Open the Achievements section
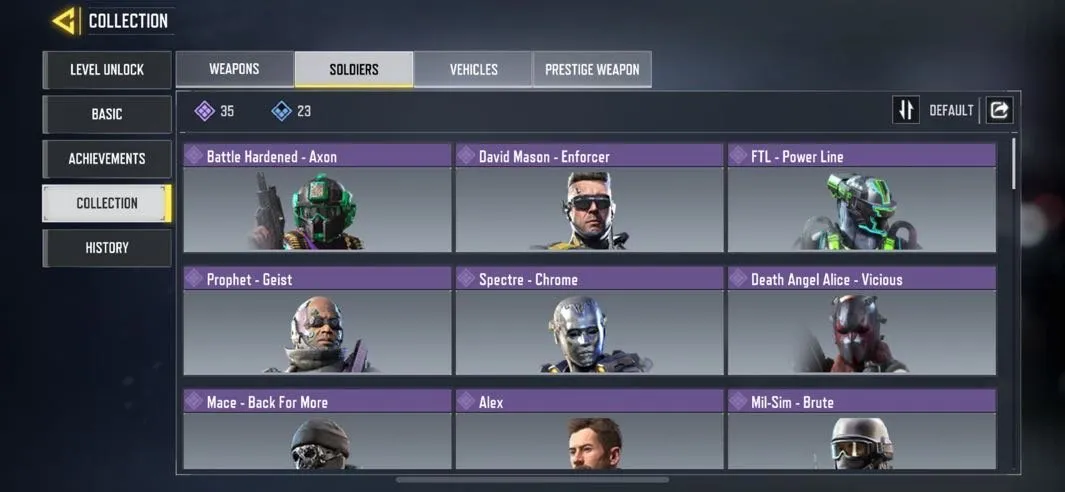Image resolution: width=1065 pixels, height=492 pixels. click(x=107, y=159)
